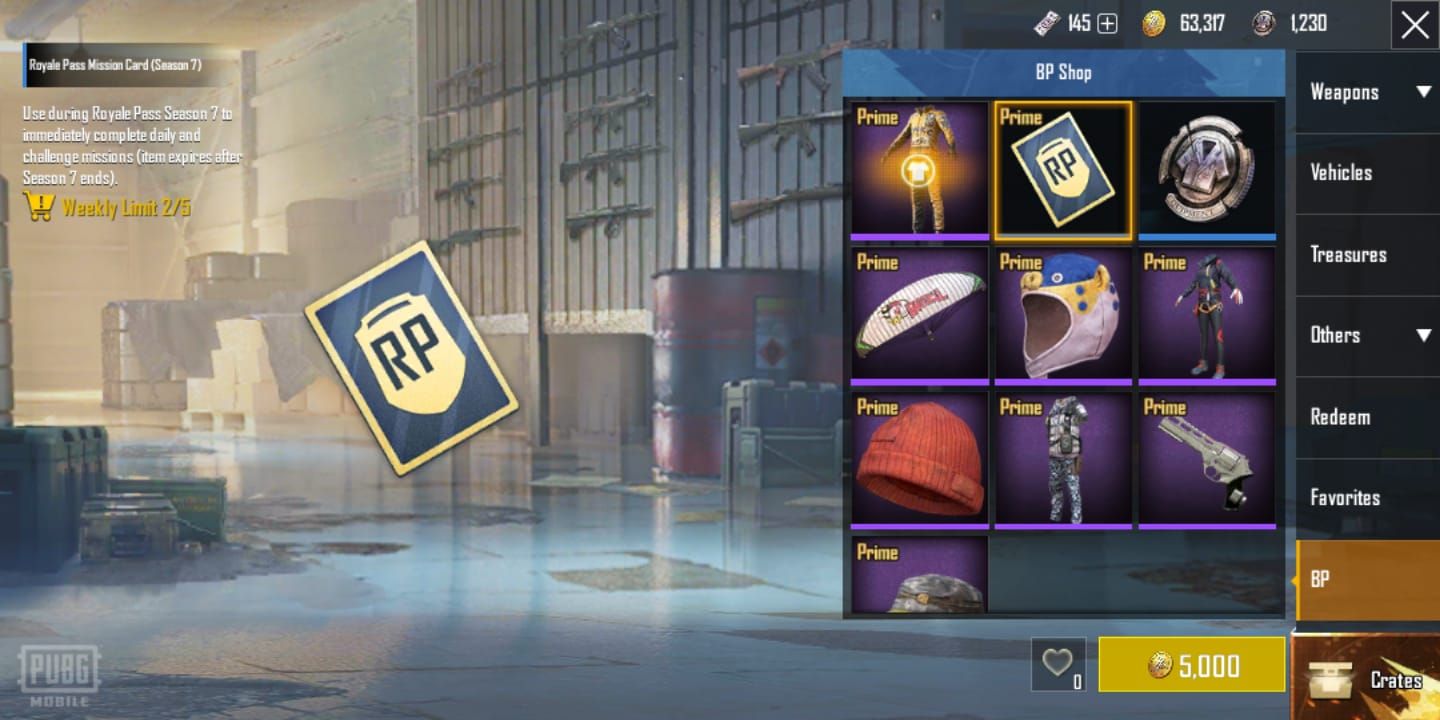Image resolution: width=1440 pixels, height=720 pixels.
Task: Open the Redeem section
Action: coord(1340,417)
